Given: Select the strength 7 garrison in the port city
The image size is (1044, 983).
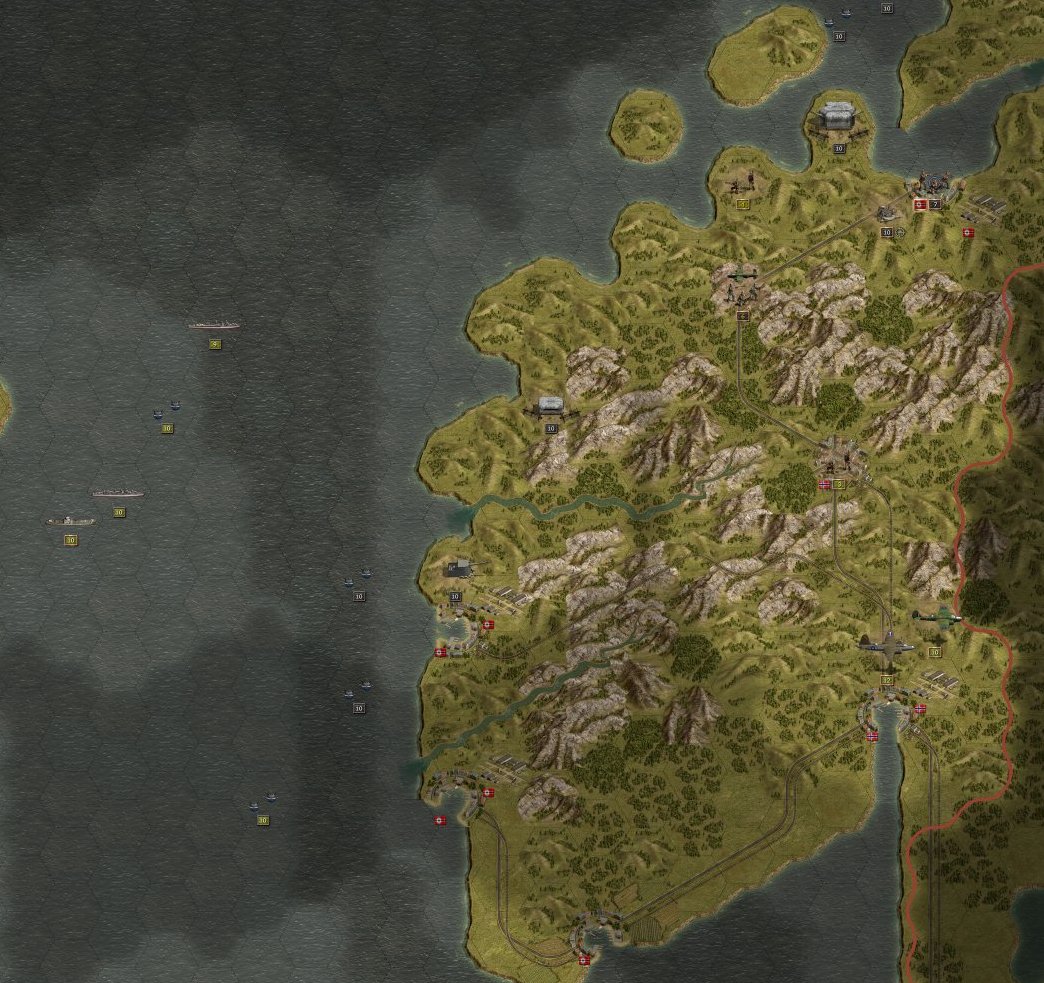Looking at the screenshot, I should pyautogui.click(x=934, y=184).
